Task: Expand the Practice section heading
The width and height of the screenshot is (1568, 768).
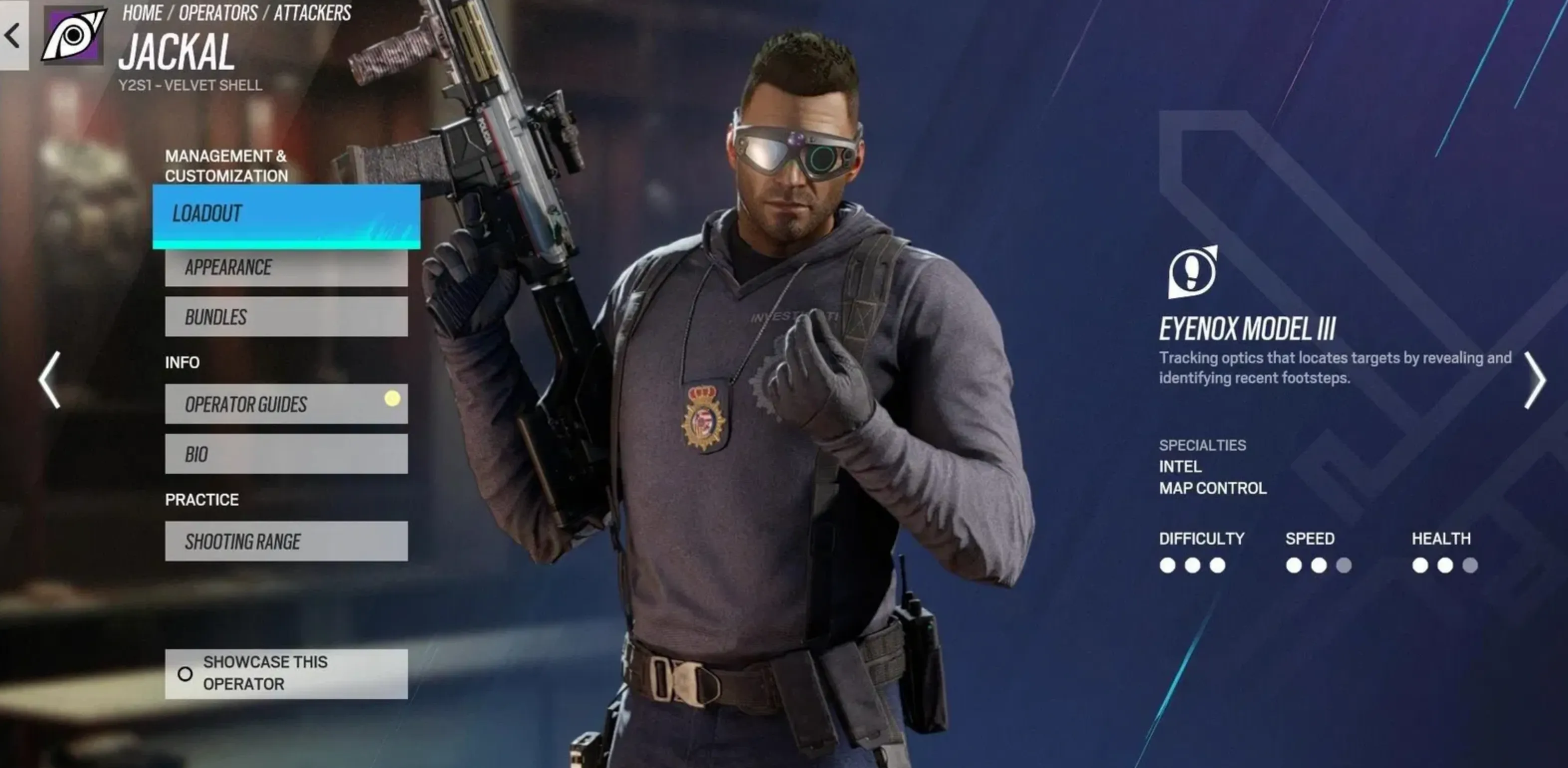Action: tap(201, 499)
